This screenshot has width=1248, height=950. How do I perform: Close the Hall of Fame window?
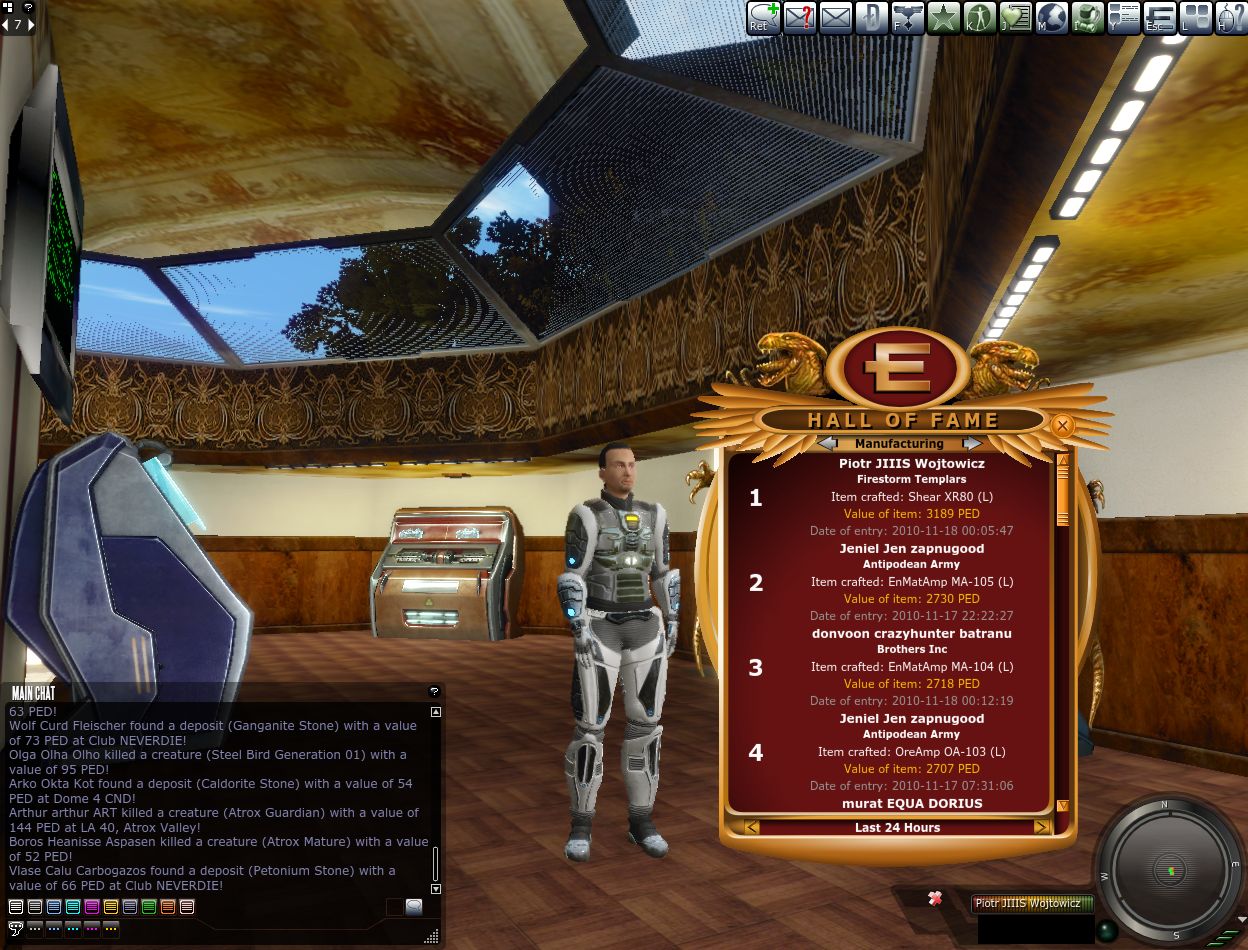1062,426
